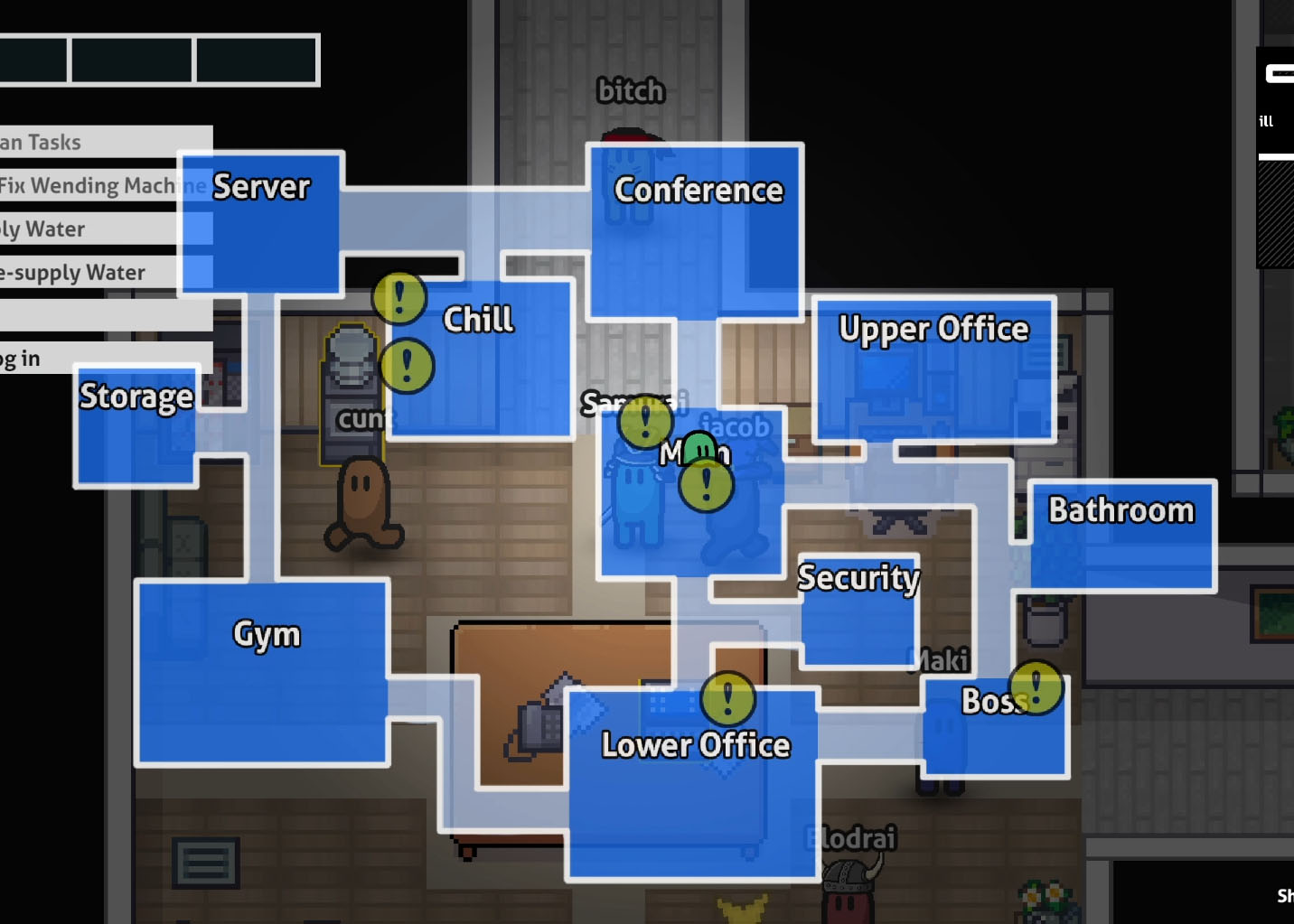The height and width of the screenshot is (924, 1294).
Task: Click the Bathroom room label
Action: click(x=1121, y=511)
